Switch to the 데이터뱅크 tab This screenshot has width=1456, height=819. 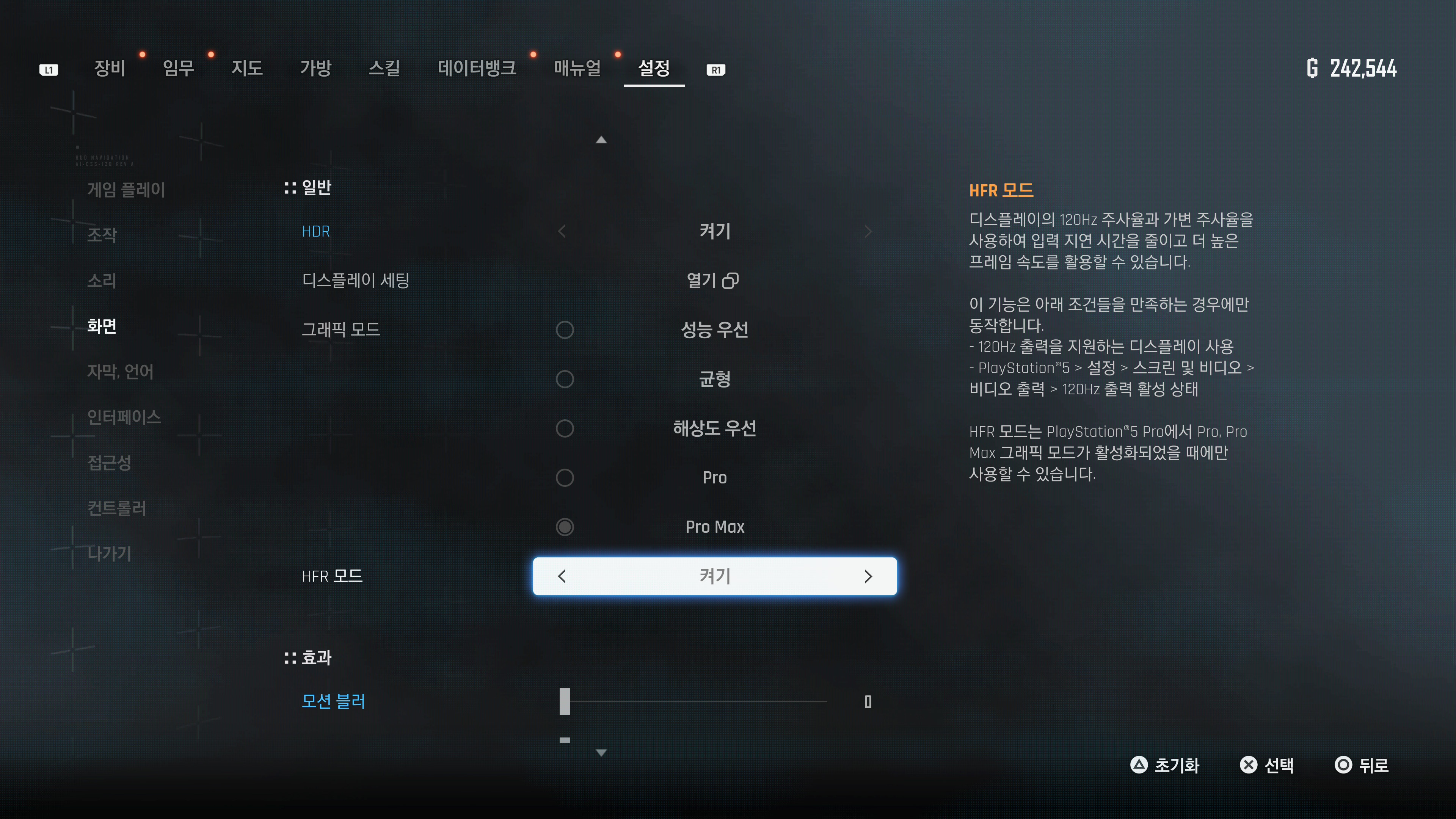(477, 68)
